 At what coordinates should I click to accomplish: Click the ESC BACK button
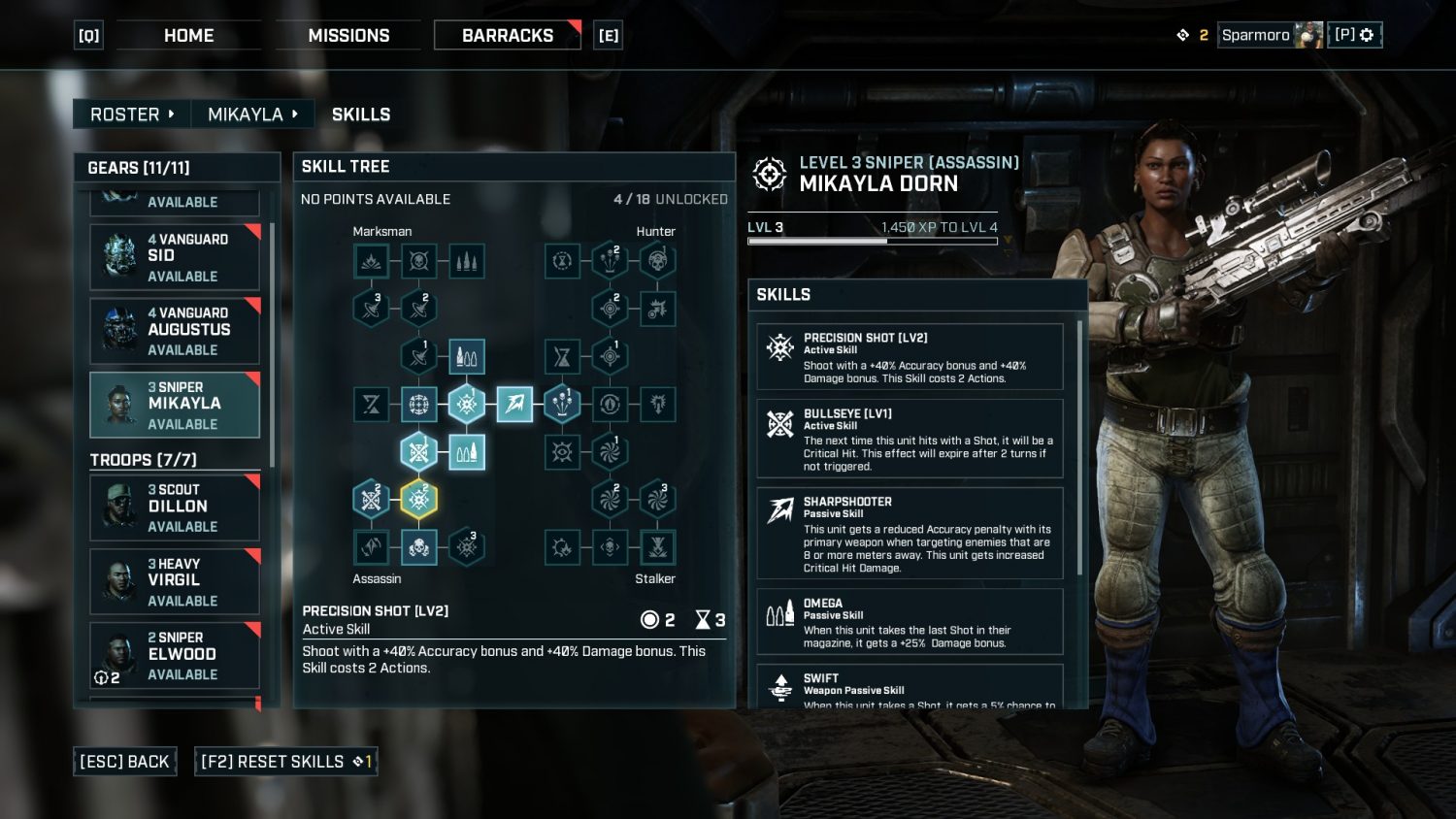[x=124, y=762]
